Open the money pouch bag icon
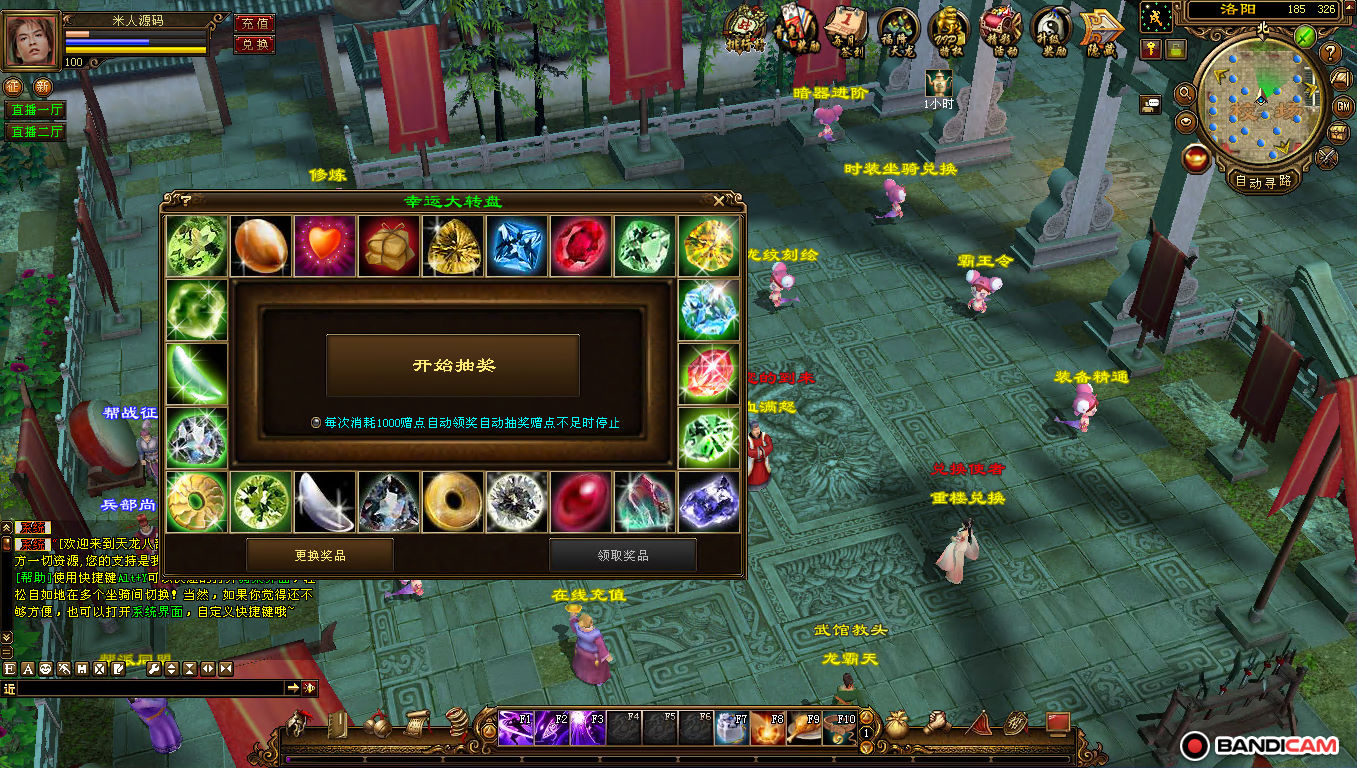The image size is (1357, 768). (x=898, y=724)
